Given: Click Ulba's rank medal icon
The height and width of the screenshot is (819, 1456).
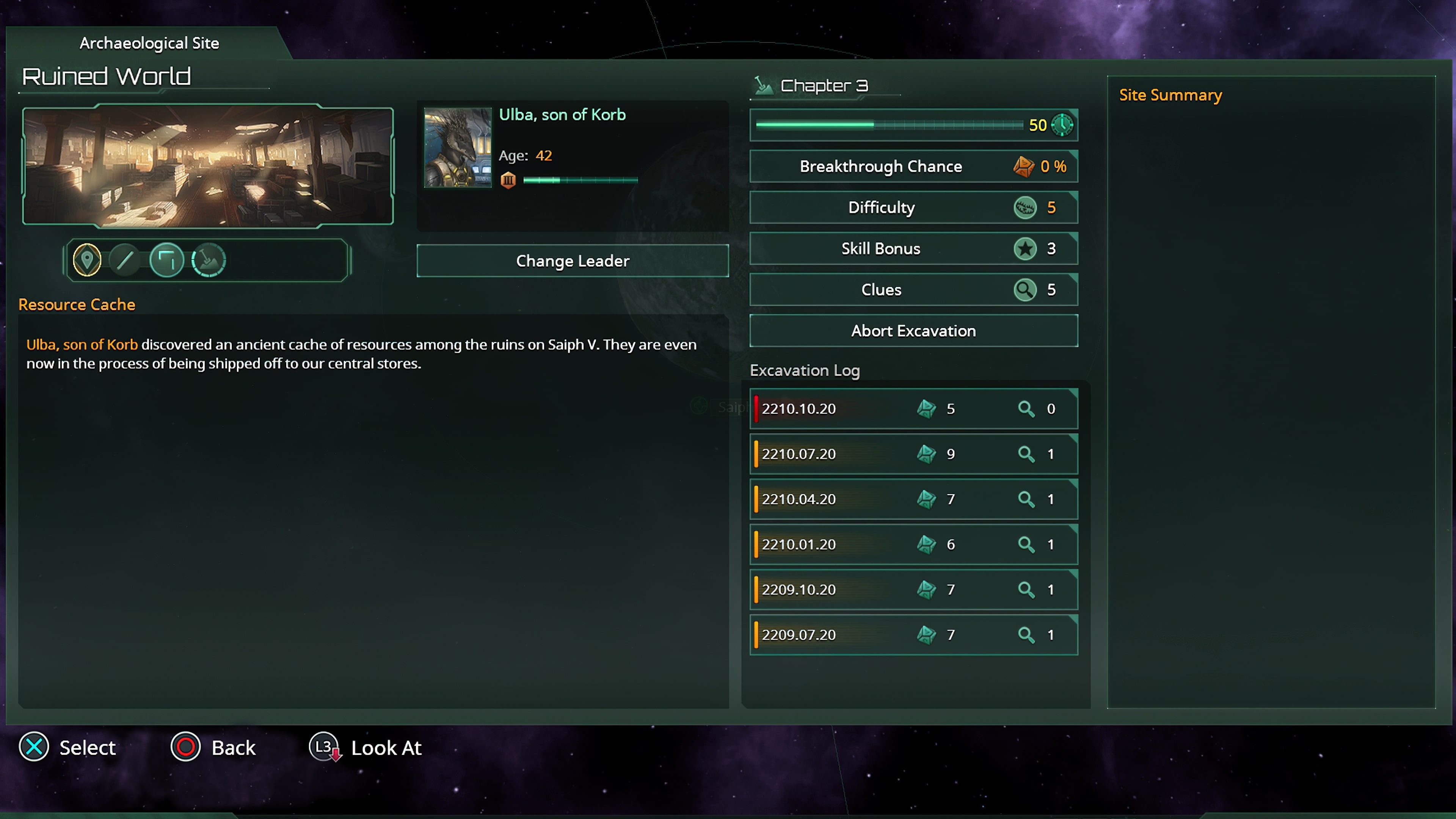Looking at the screenshot, I should [508, 180].
